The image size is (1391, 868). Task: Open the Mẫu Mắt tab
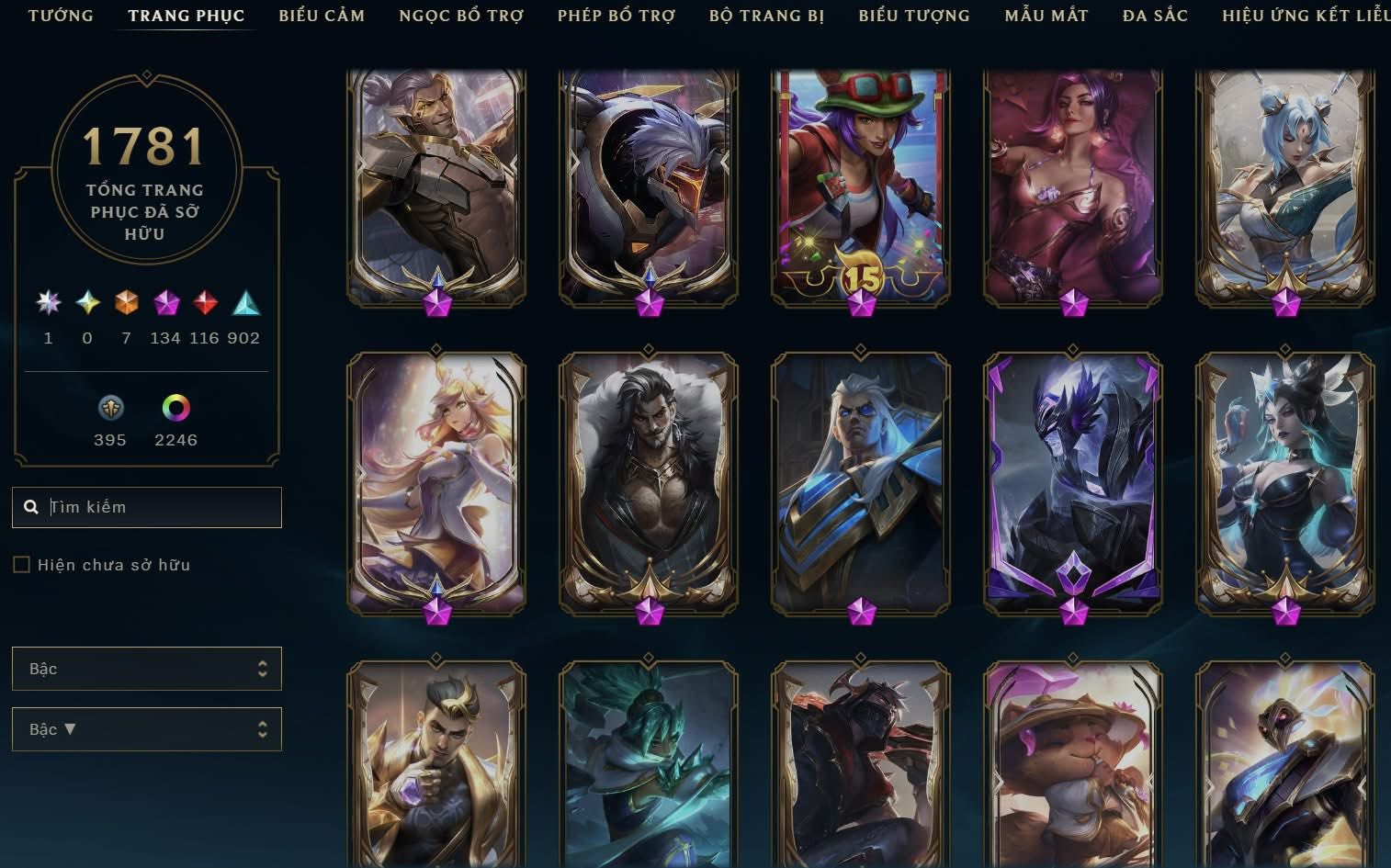tap(1046, 16)
